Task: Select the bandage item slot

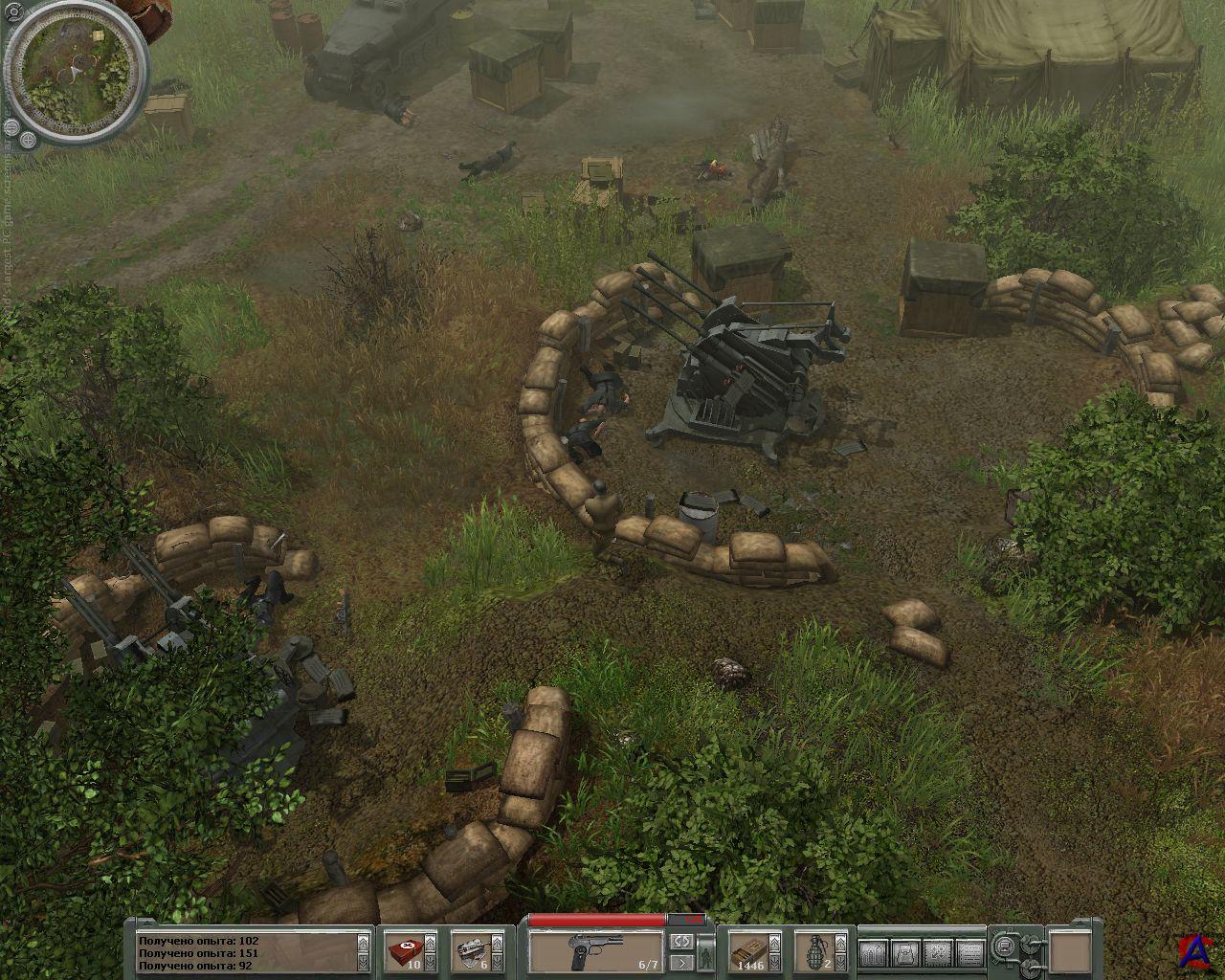Action: pos(470,953)
